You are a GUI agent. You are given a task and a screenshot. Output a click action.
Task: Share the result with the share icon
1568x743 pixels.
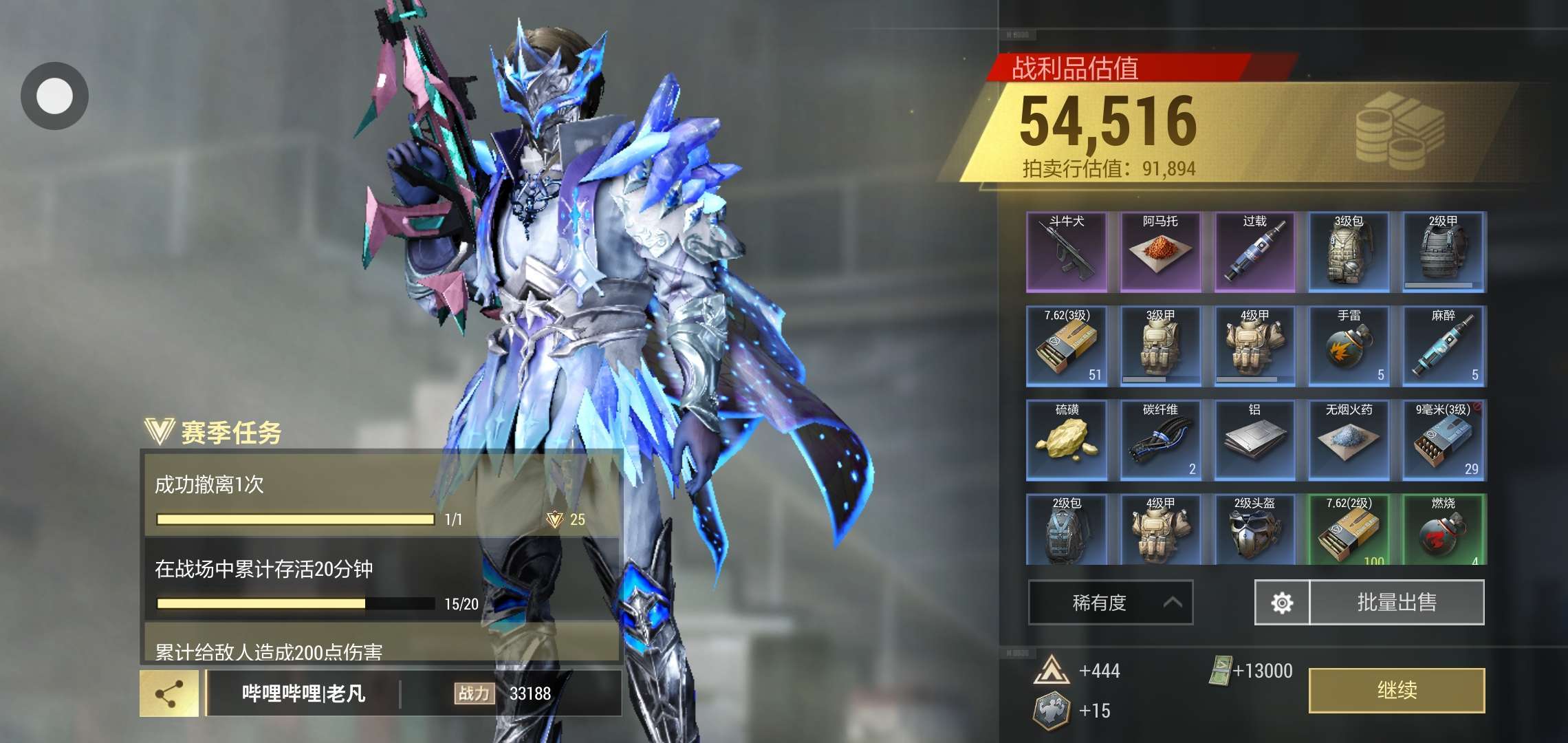pos(169,693)
